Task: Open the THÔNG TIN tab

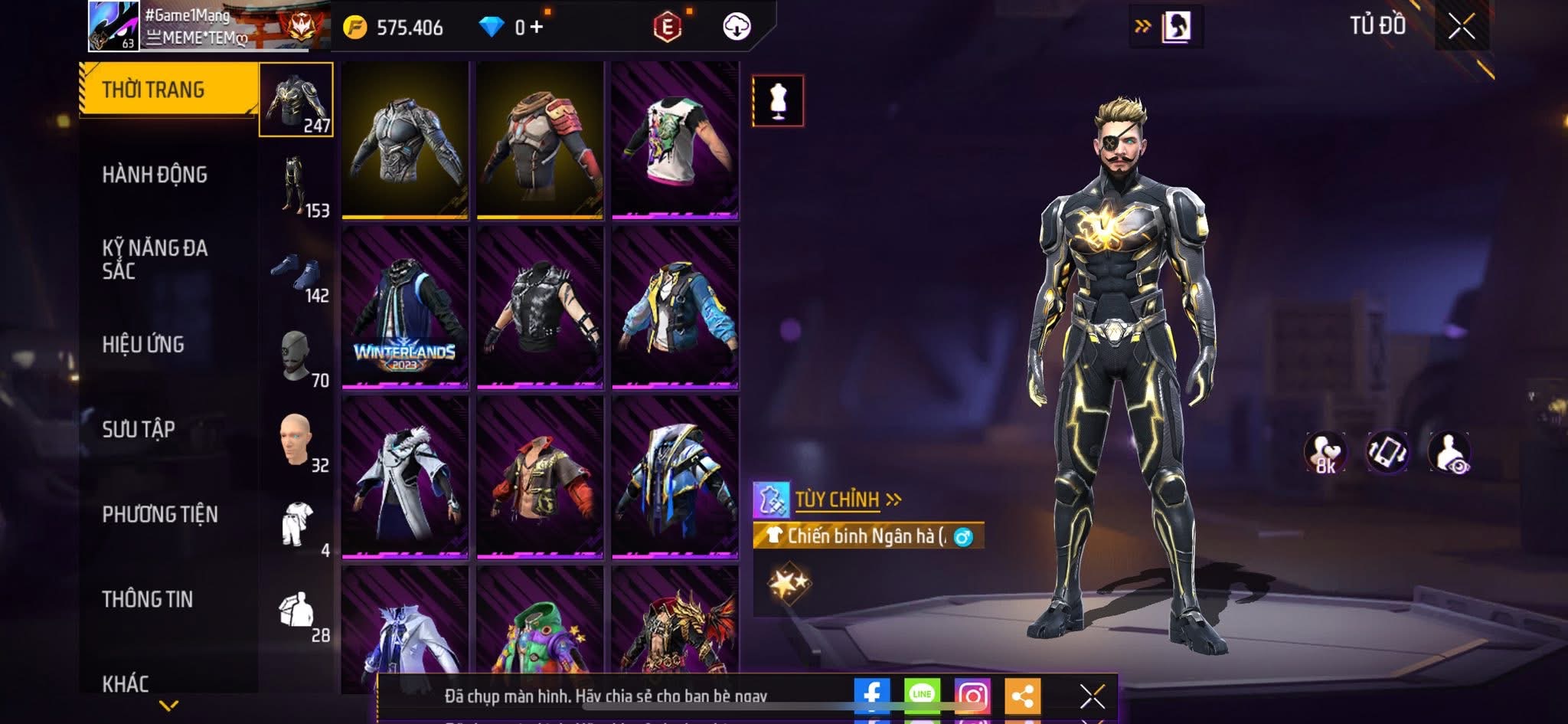Action: point(148,599)
